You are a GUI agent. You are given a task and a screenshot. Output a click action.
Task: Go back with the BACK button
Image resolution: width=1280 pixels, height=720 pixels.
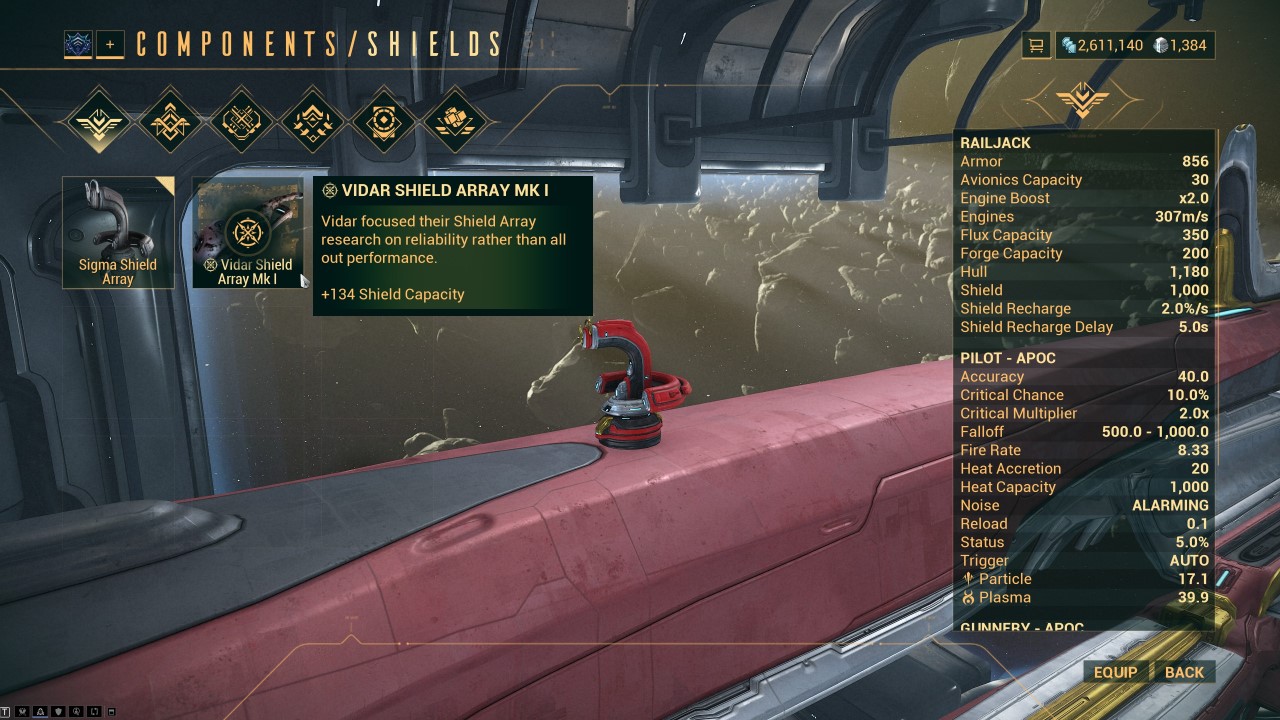pos(1184,672)
